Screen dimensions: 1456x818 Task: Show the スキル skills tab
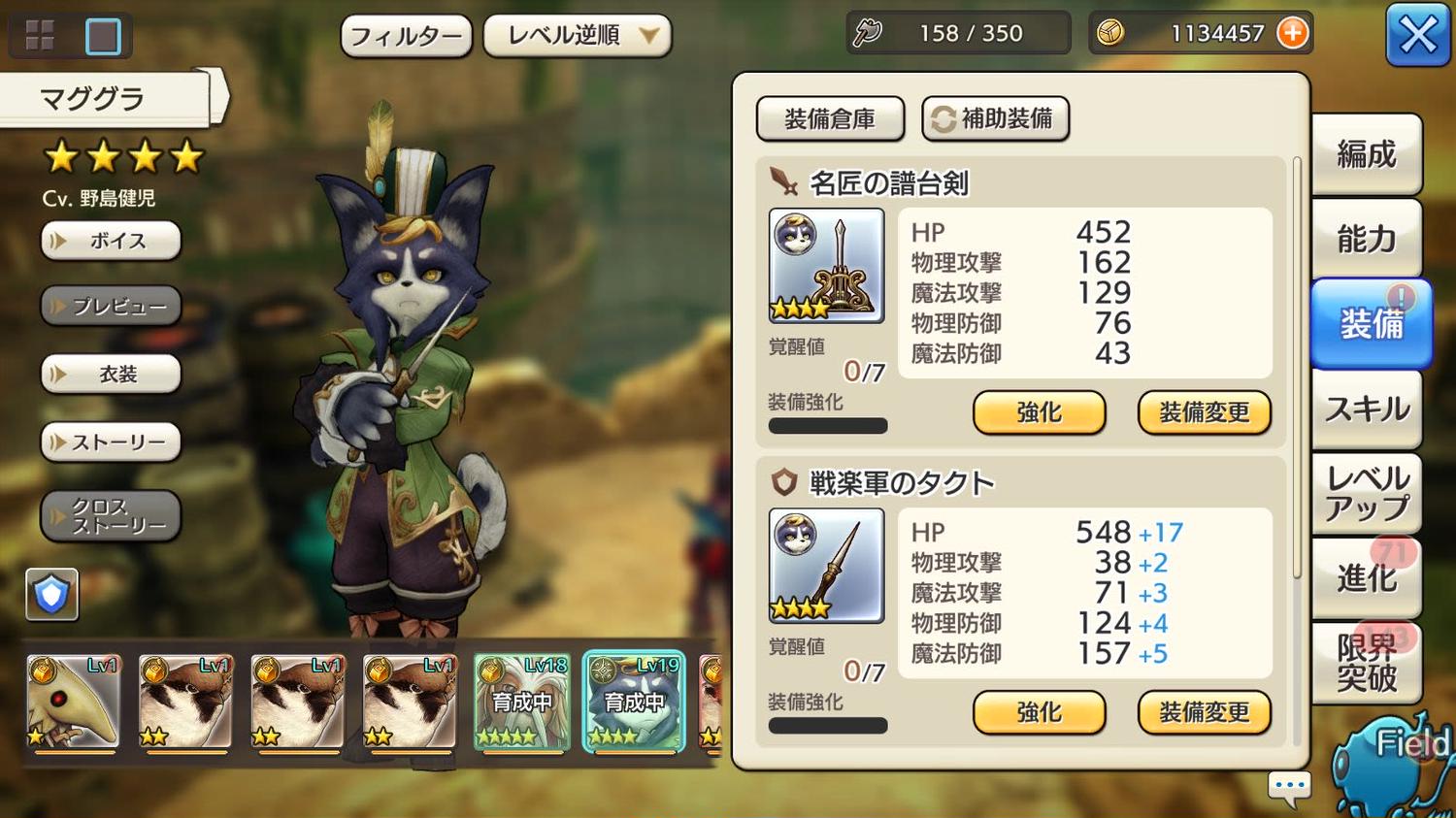1366,409
